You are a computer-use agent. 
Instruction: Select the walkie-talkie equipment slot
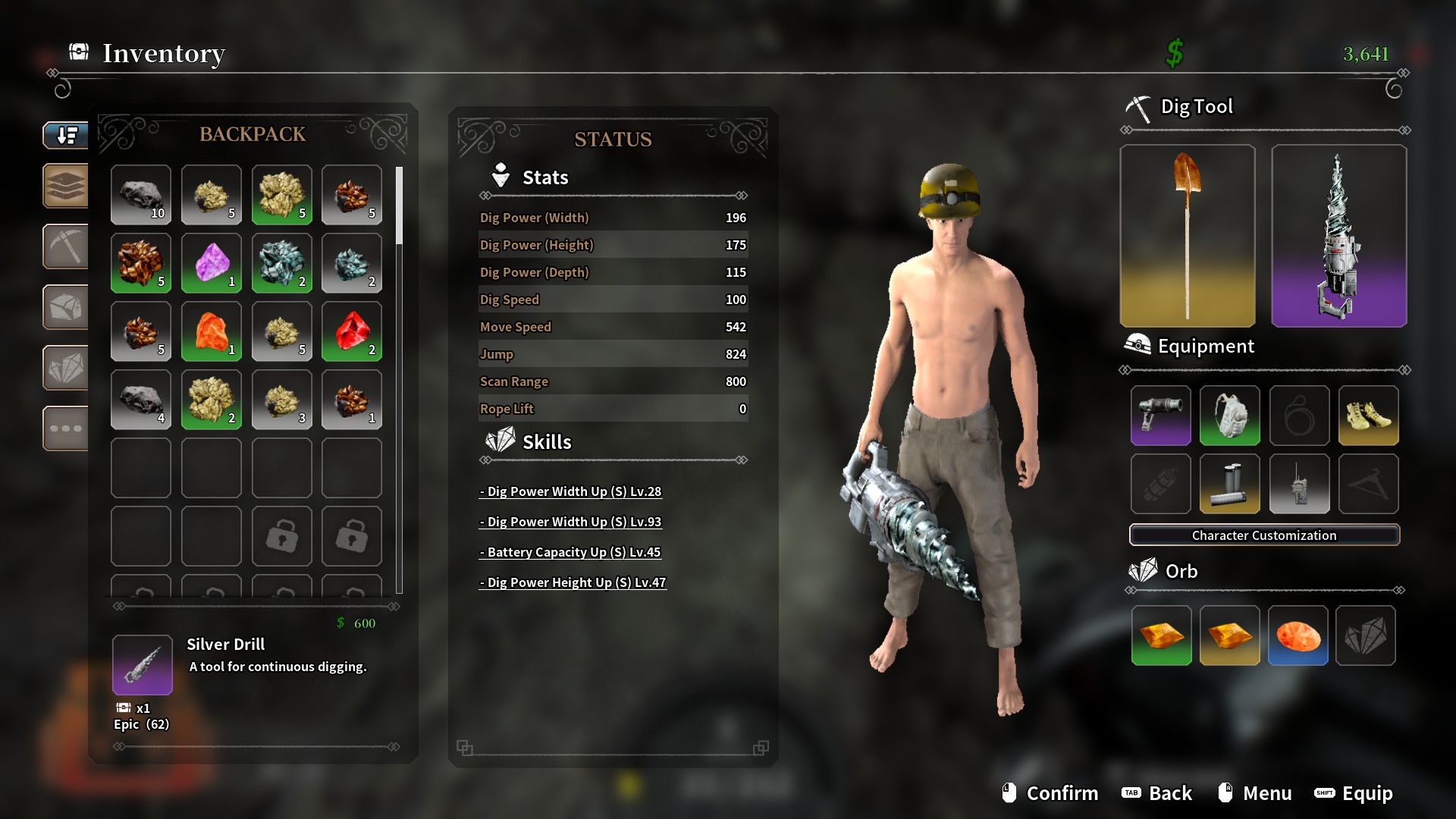pyautogui.click(x=1299, y=484)
